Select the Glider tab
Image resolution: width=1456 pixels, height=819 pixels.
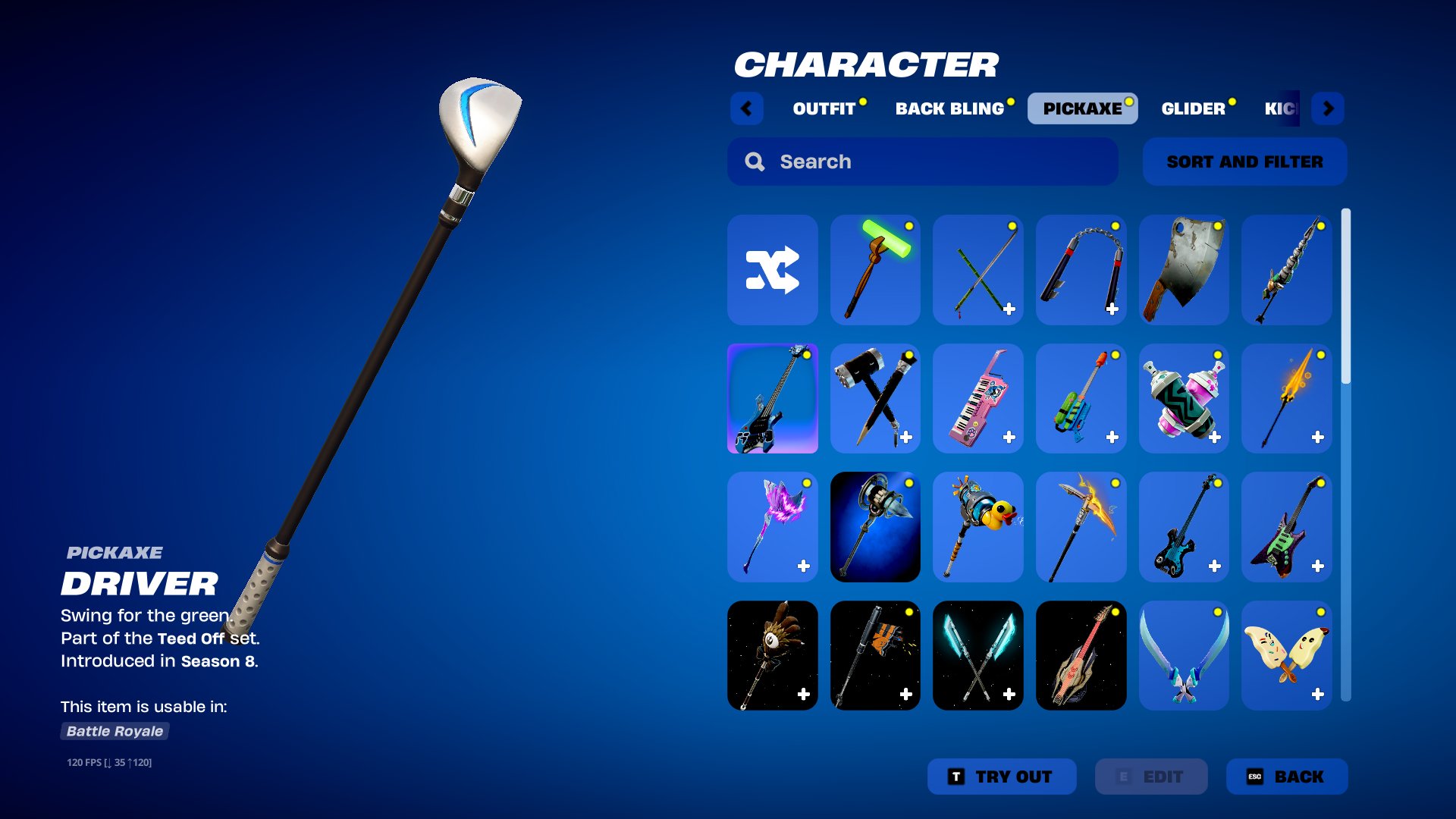(x=1193, y=108)
